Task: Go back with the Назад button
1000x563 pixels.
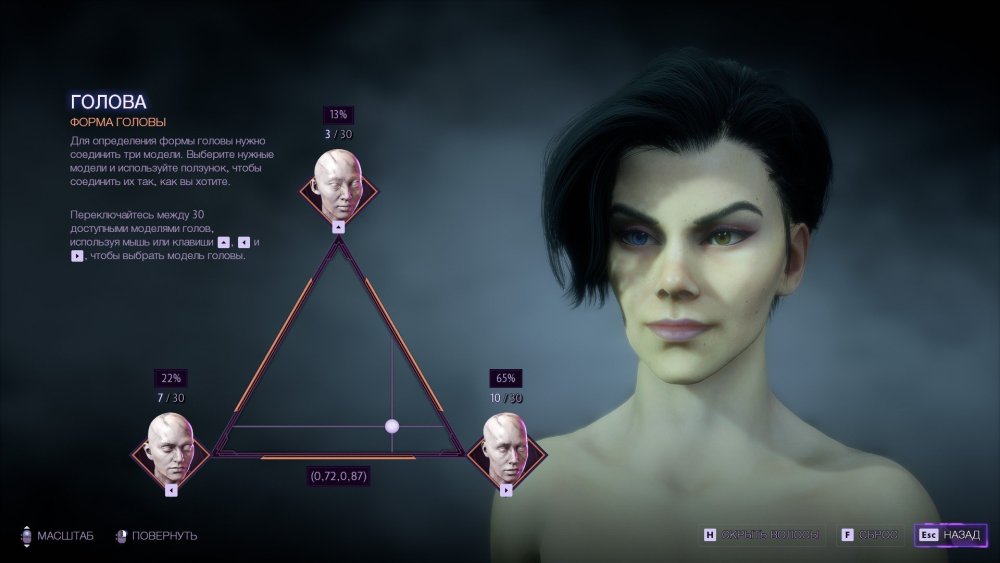Action: point(951,535)
